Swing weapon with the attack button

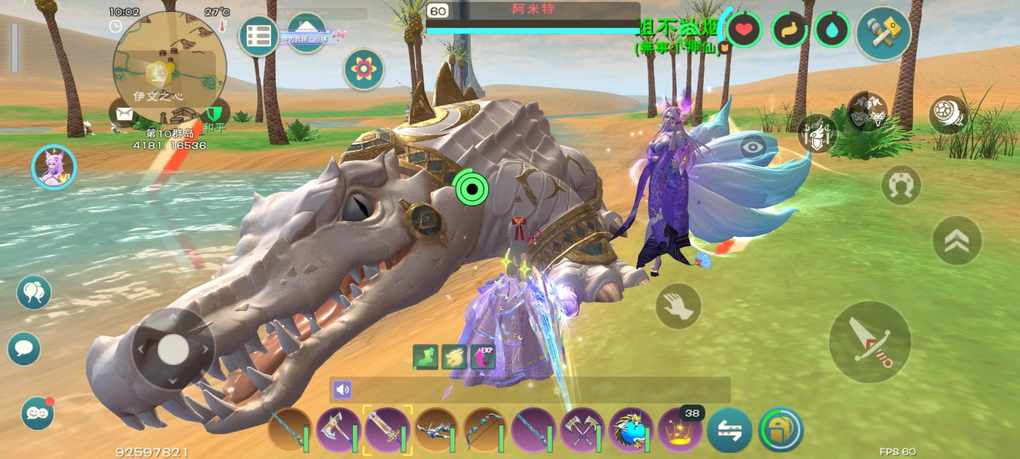[x=869, y=341]
